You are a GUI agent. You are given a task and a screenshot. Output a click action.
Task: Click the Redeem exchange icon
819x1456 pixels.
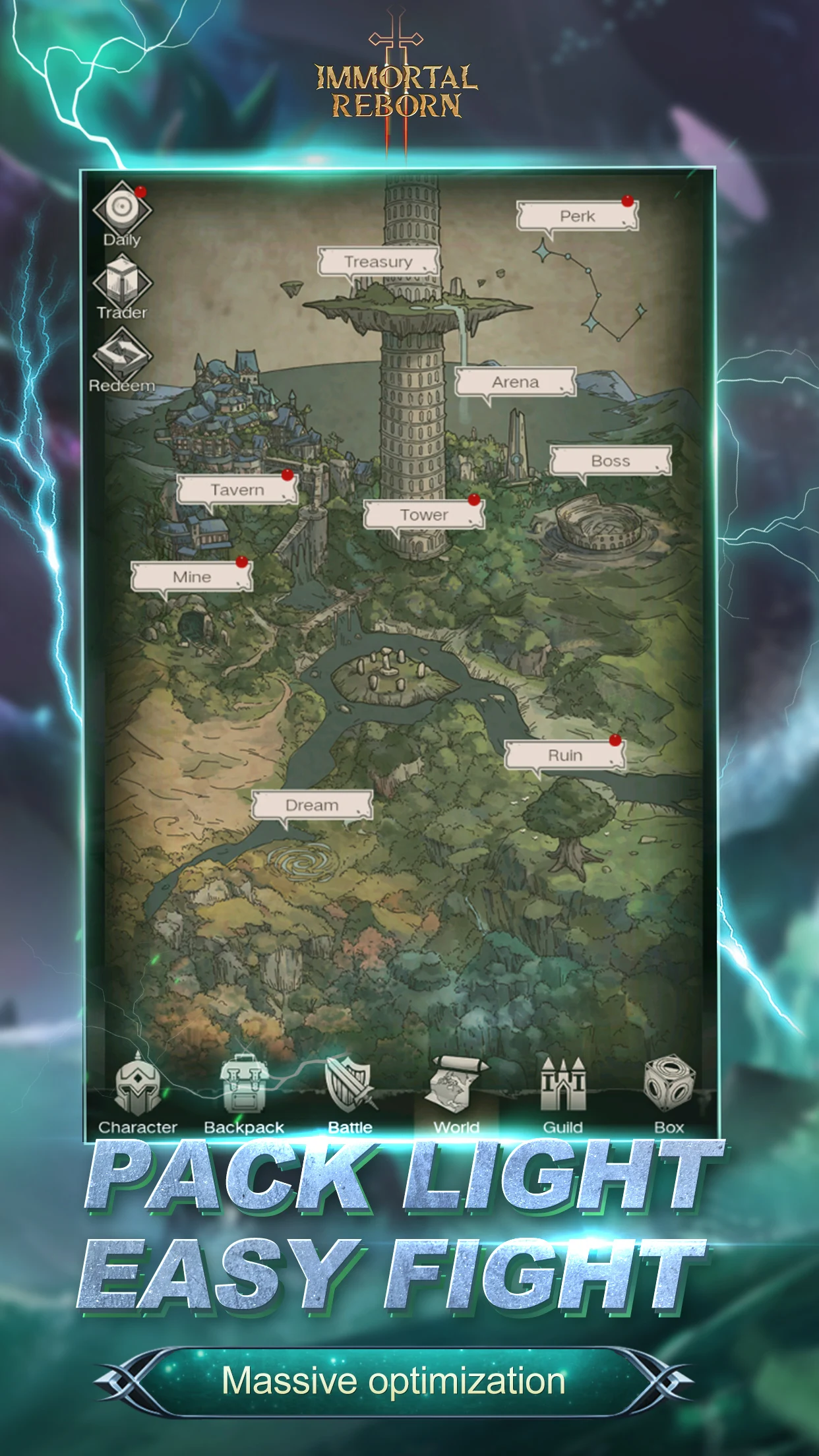tap(122, 355)
